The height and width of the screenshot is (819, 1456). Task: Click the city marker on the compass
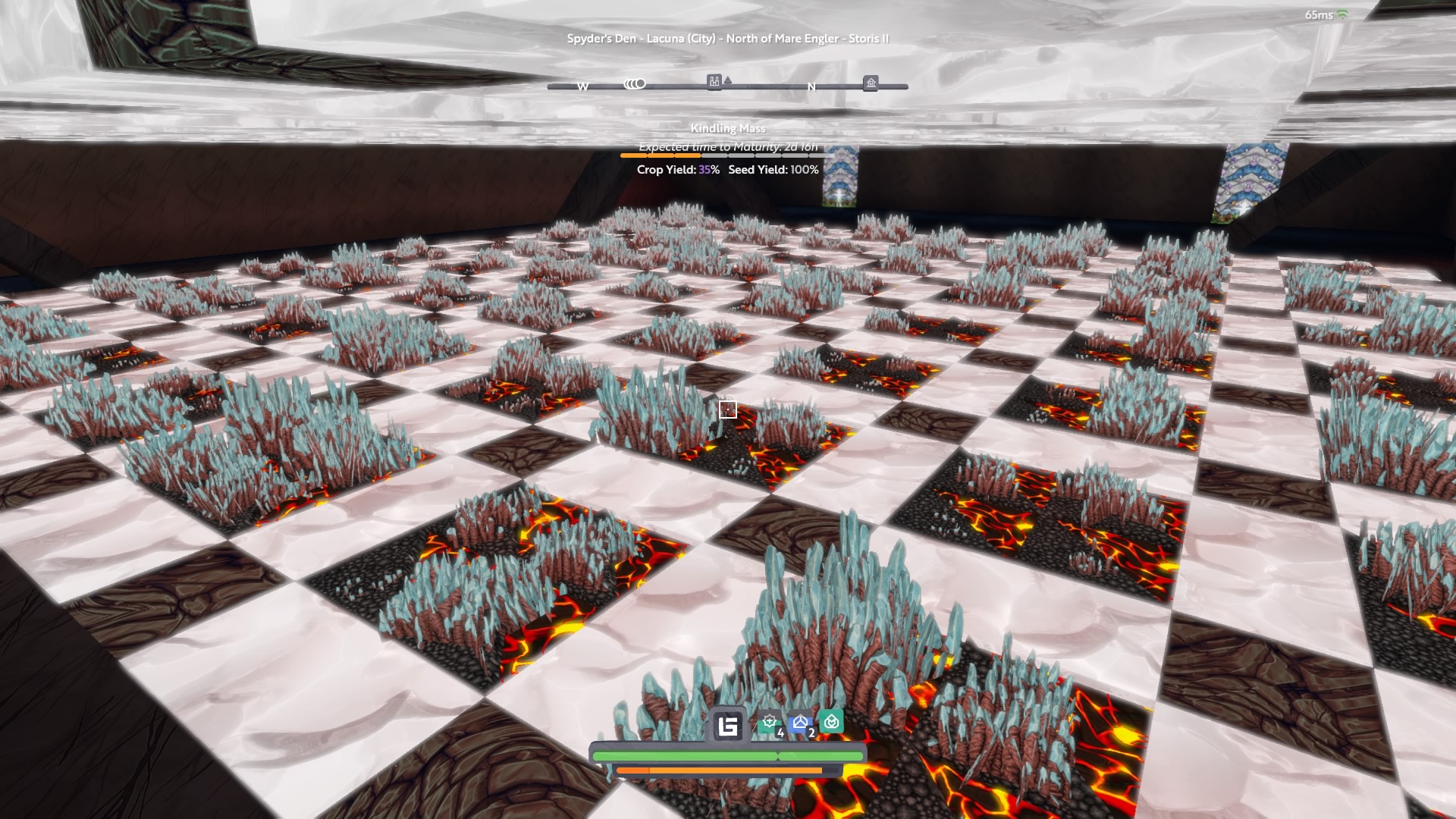(x=714, y=81)
